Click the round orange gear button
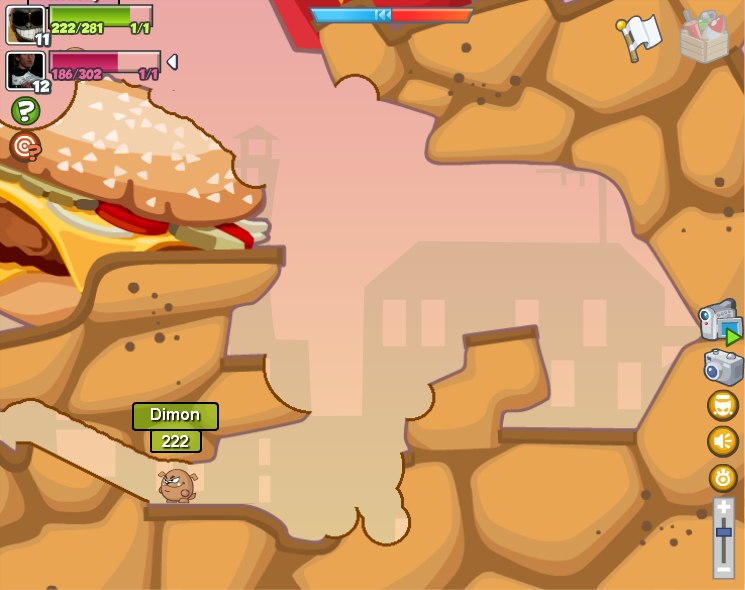 click(x=723, y=477)
